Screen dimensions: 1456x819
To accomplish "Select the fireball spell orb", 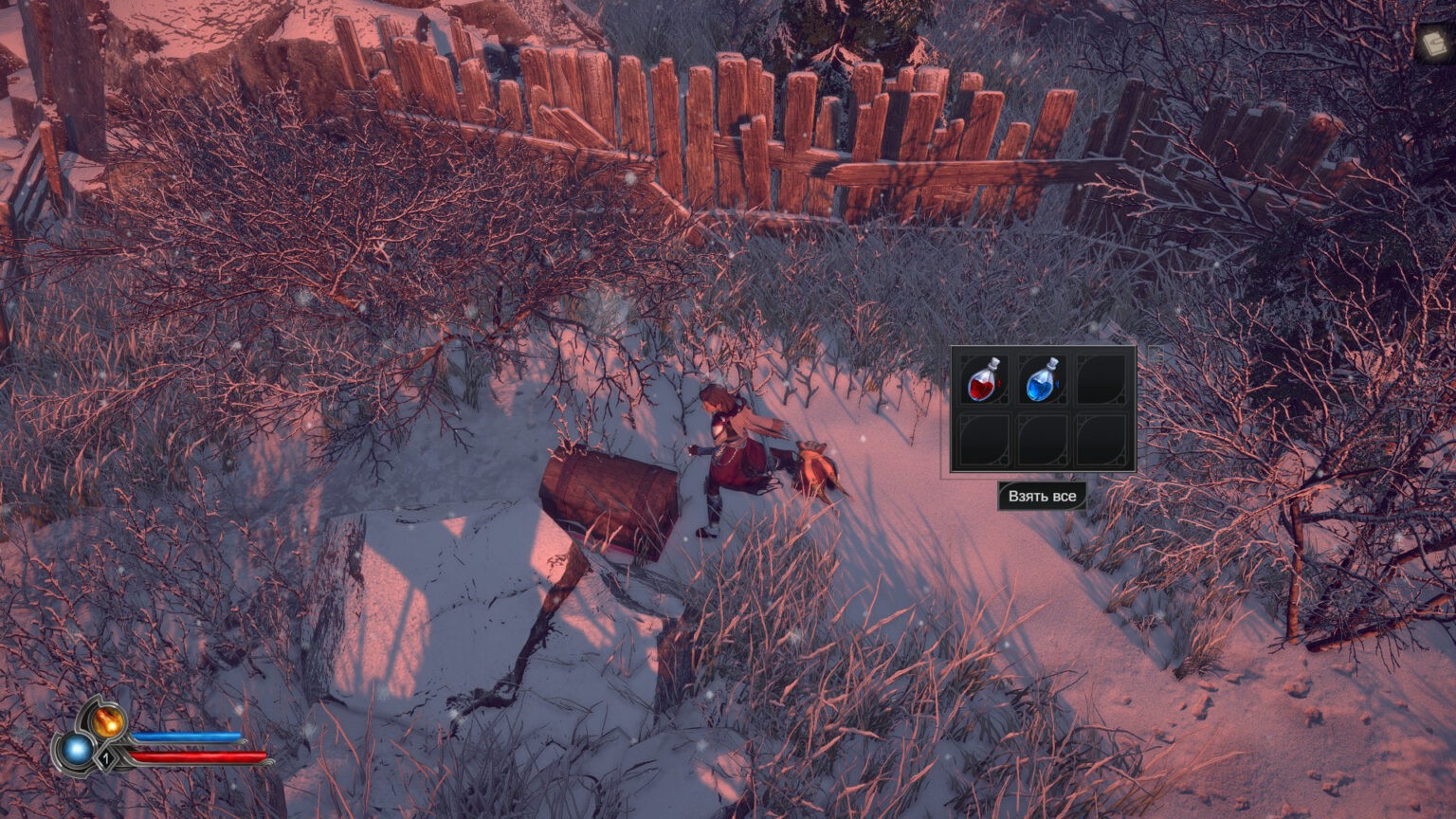I will click(108, 721).
